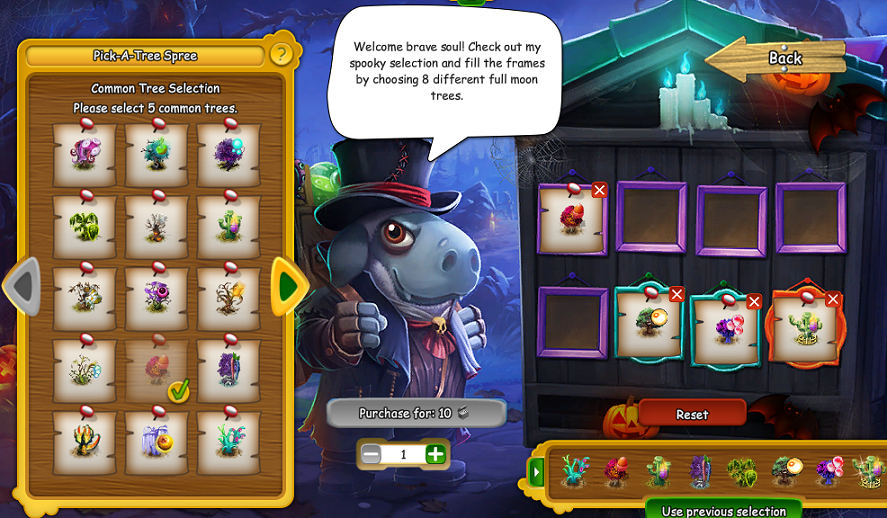887x518 pixels.
Task: Choose the purple eyeball tree card
Action: click(157, 299)
